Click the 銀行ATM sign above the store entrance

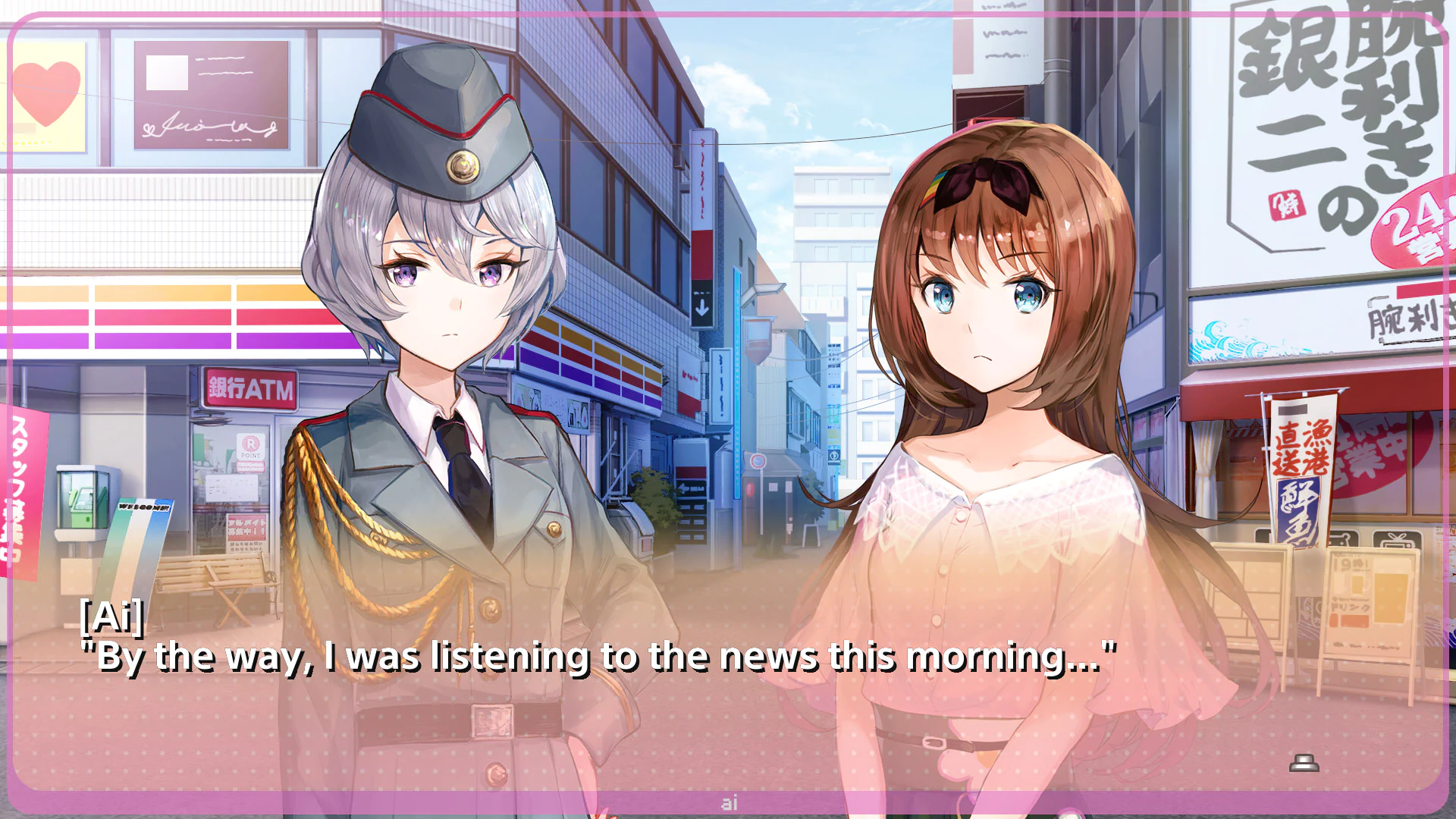(x=250, y=388)
